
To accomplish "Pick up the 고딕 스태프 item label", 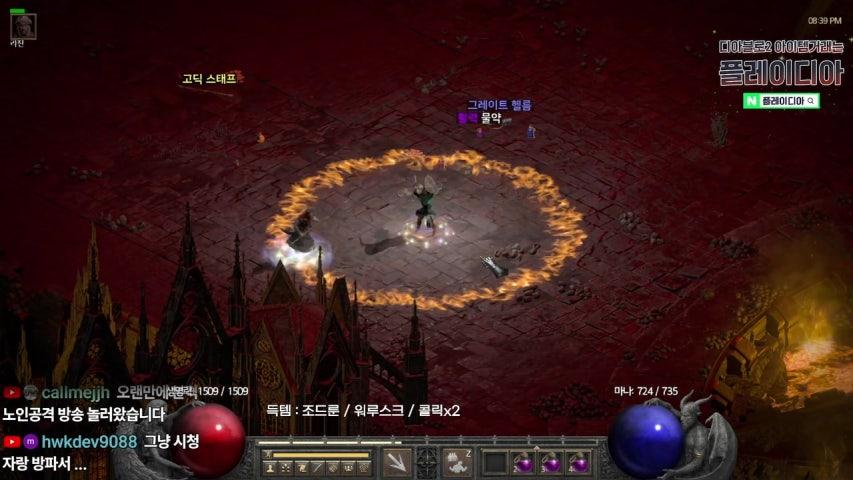I will 209,78.
